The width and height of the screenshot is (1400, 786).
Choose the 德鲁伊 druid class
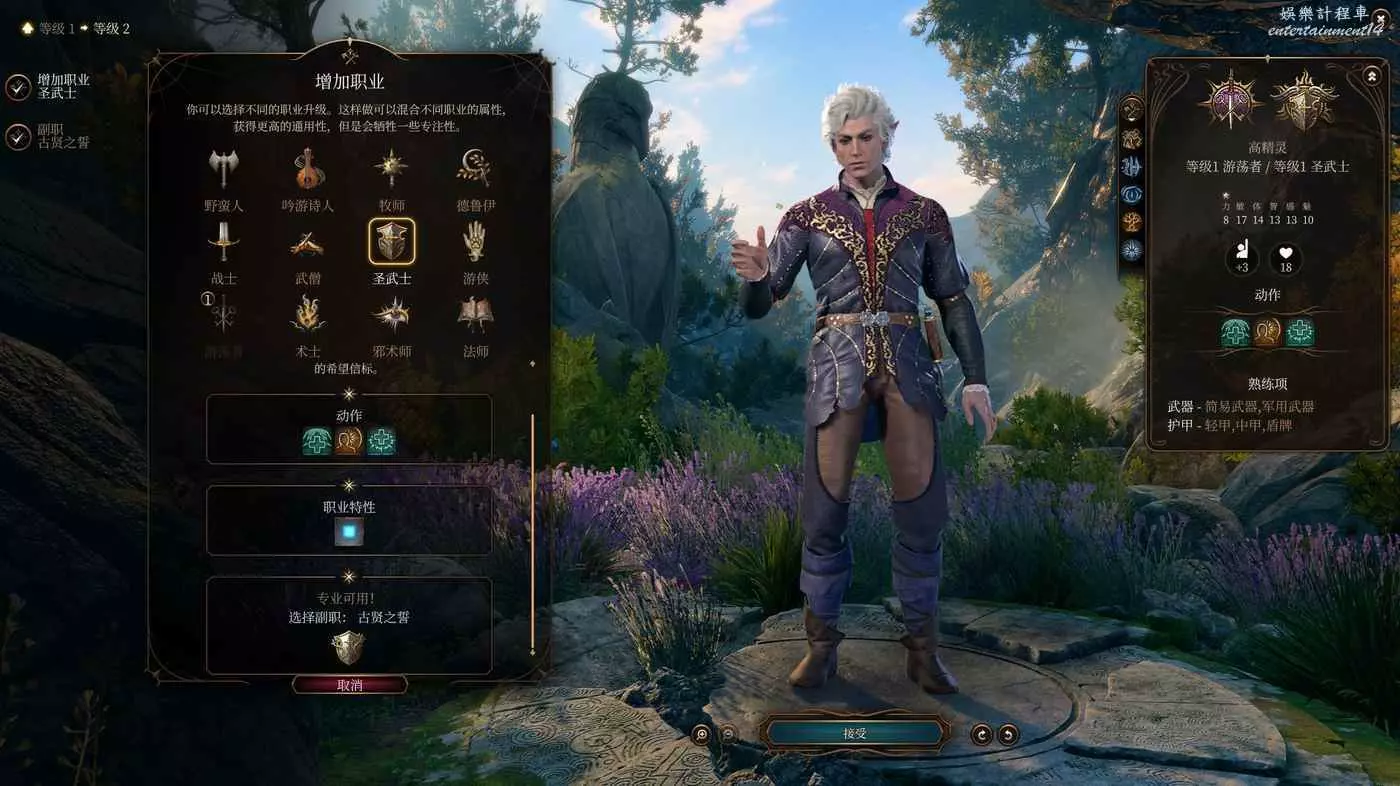coord(475,170)
